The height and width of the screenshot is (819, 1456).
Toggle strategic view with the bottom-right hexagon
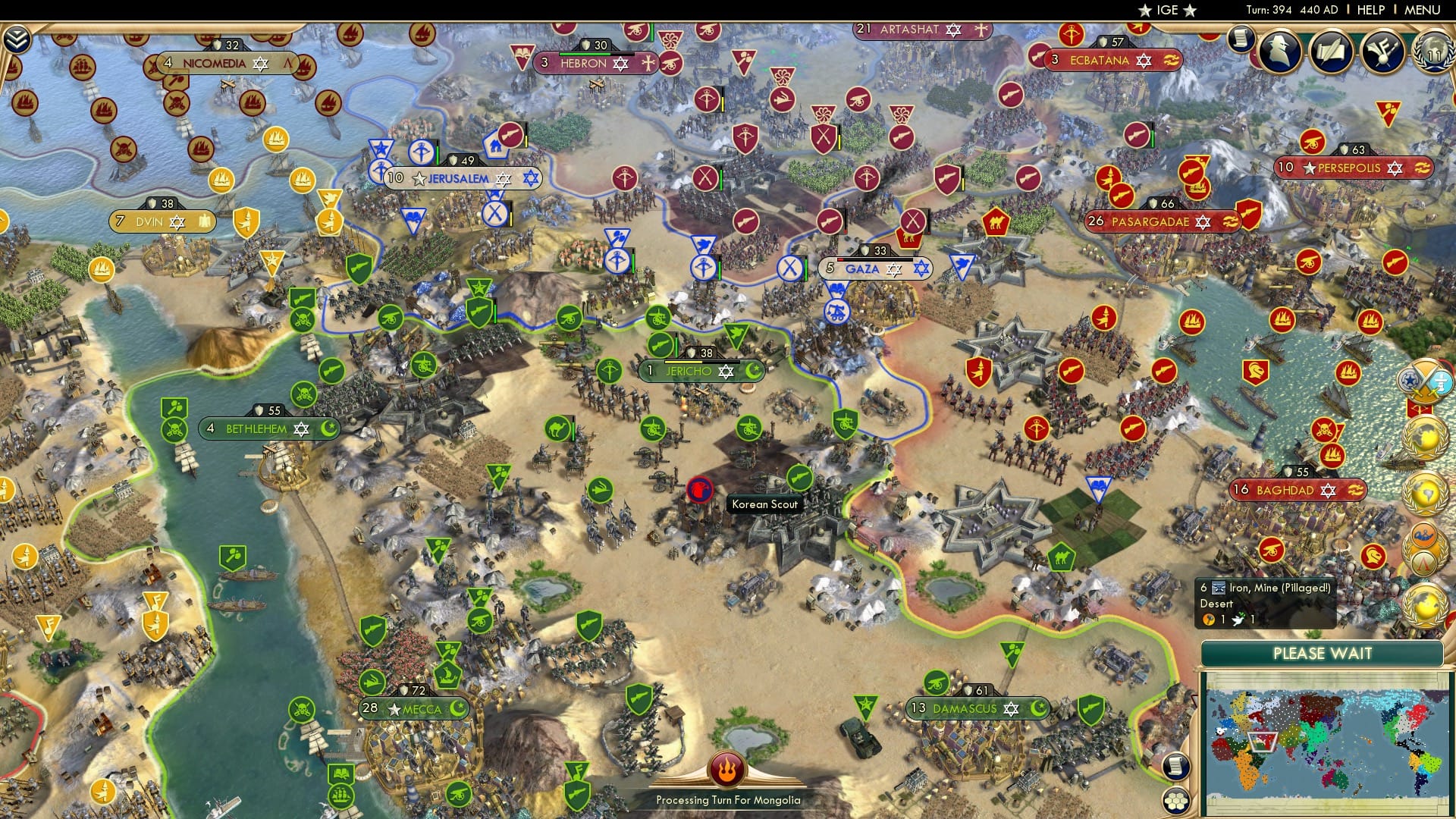pyautogui.click(x=1175, y=800)
